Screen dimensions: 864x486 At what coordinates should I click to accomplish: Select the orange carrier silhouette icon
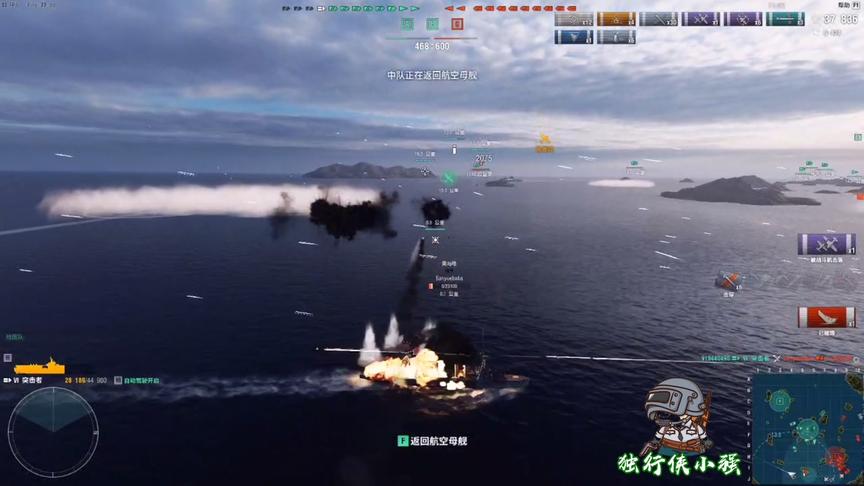[39, 367]
